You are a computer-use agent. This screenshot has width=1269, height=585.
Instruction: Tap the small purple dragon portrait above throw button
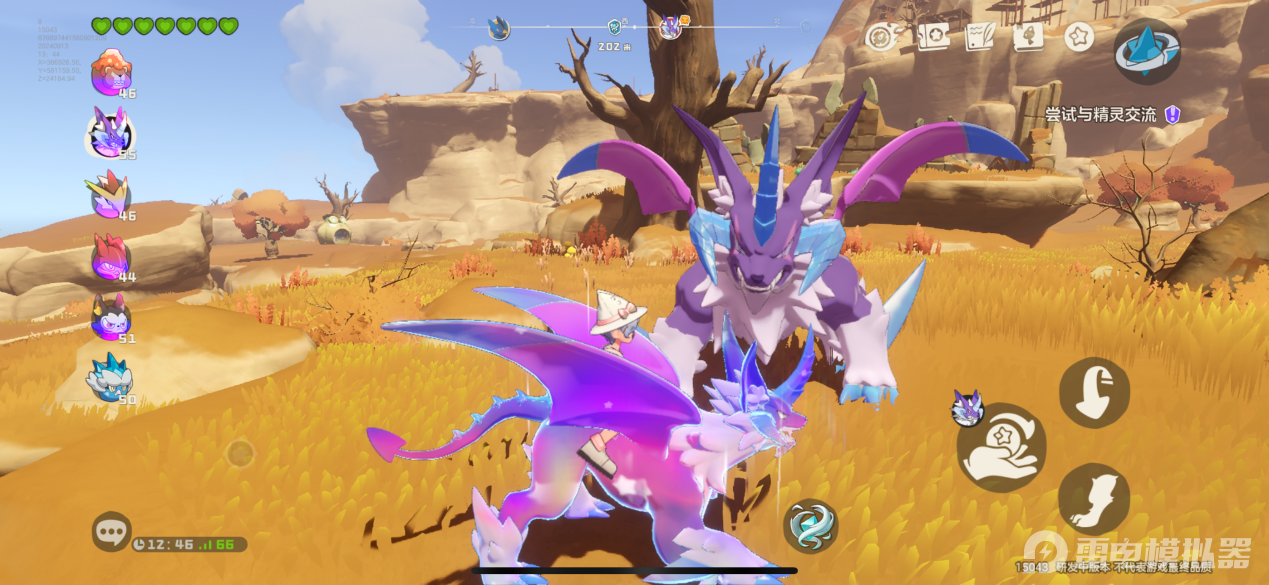(x=967, y=406)
